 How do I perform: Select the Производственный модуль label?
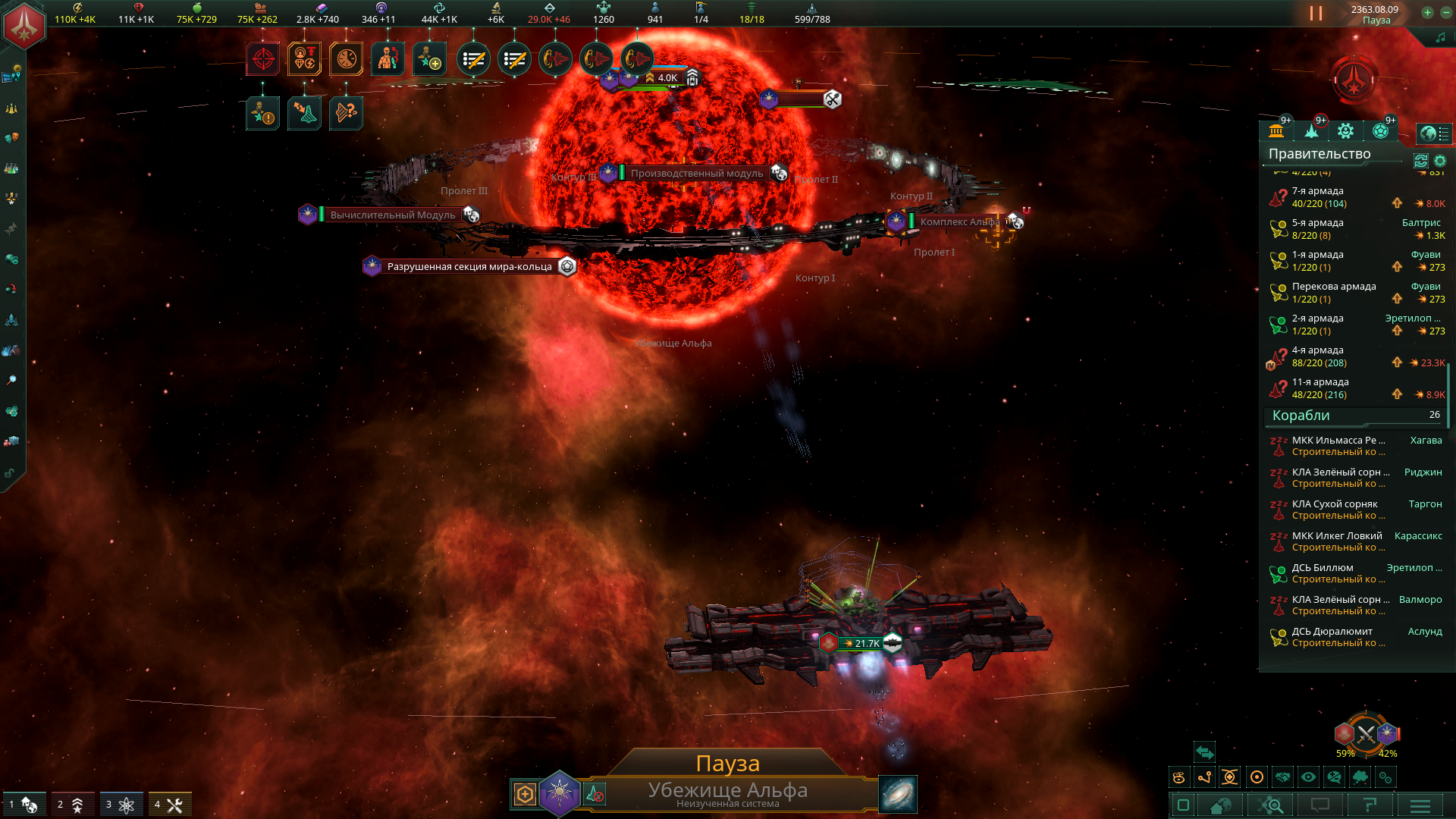(x=696, y=174)
